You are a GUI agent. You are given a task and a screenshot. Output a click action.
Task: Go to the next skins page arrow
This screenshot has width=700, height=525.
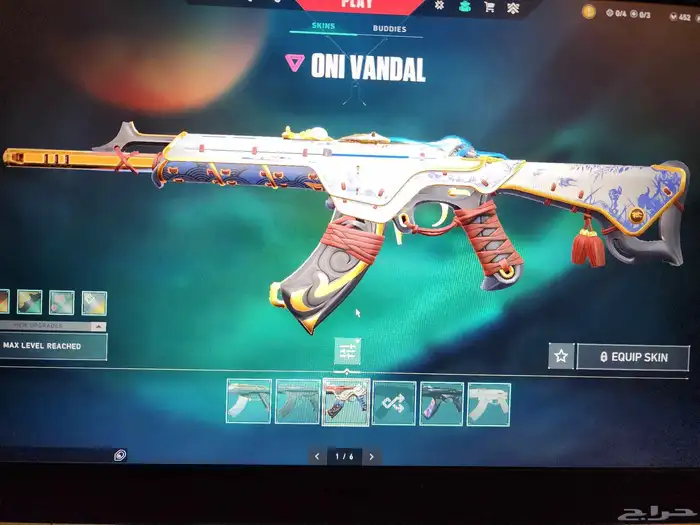372,456
